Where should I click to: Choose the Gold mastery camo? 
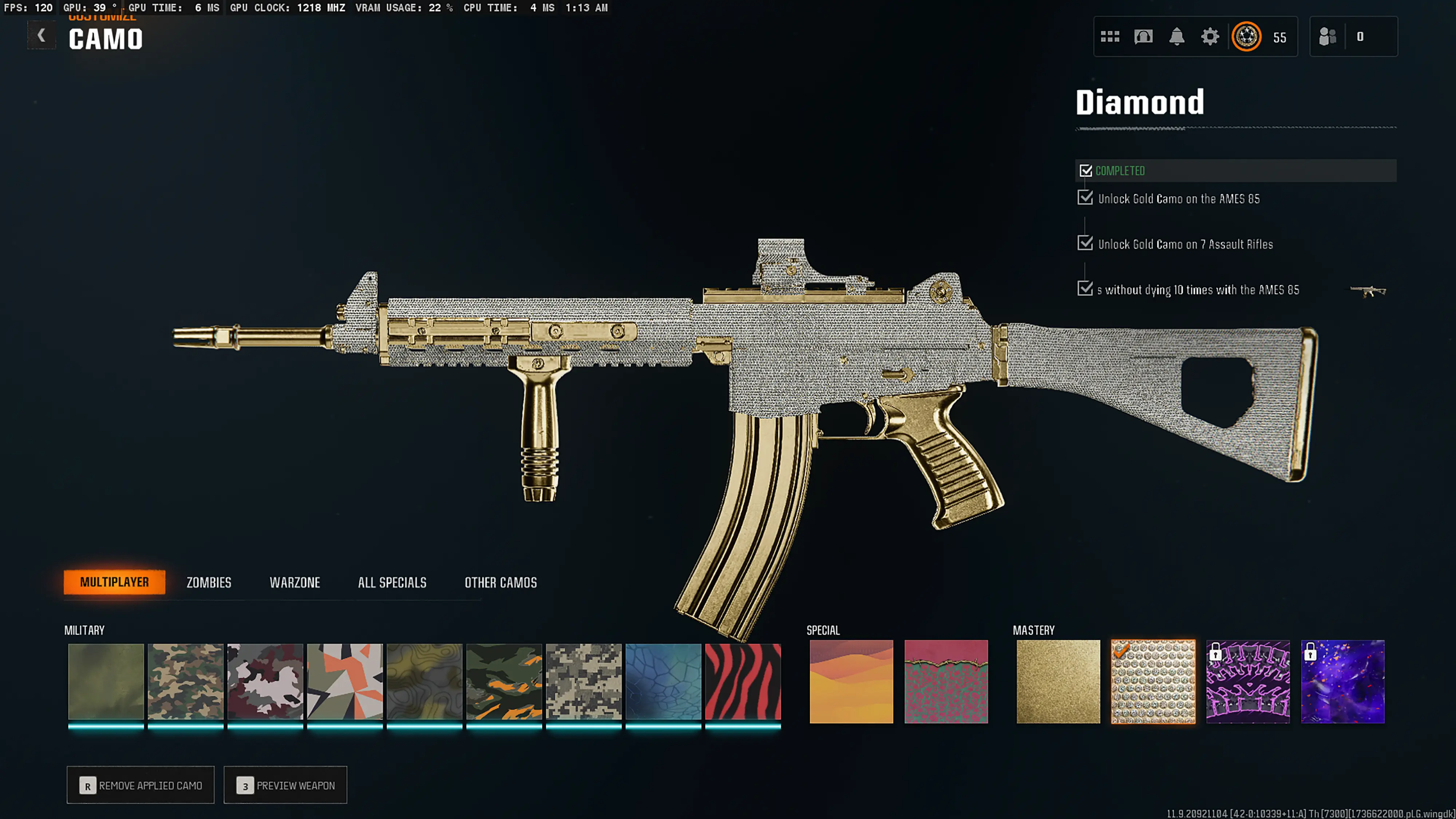coord(1058,681)
